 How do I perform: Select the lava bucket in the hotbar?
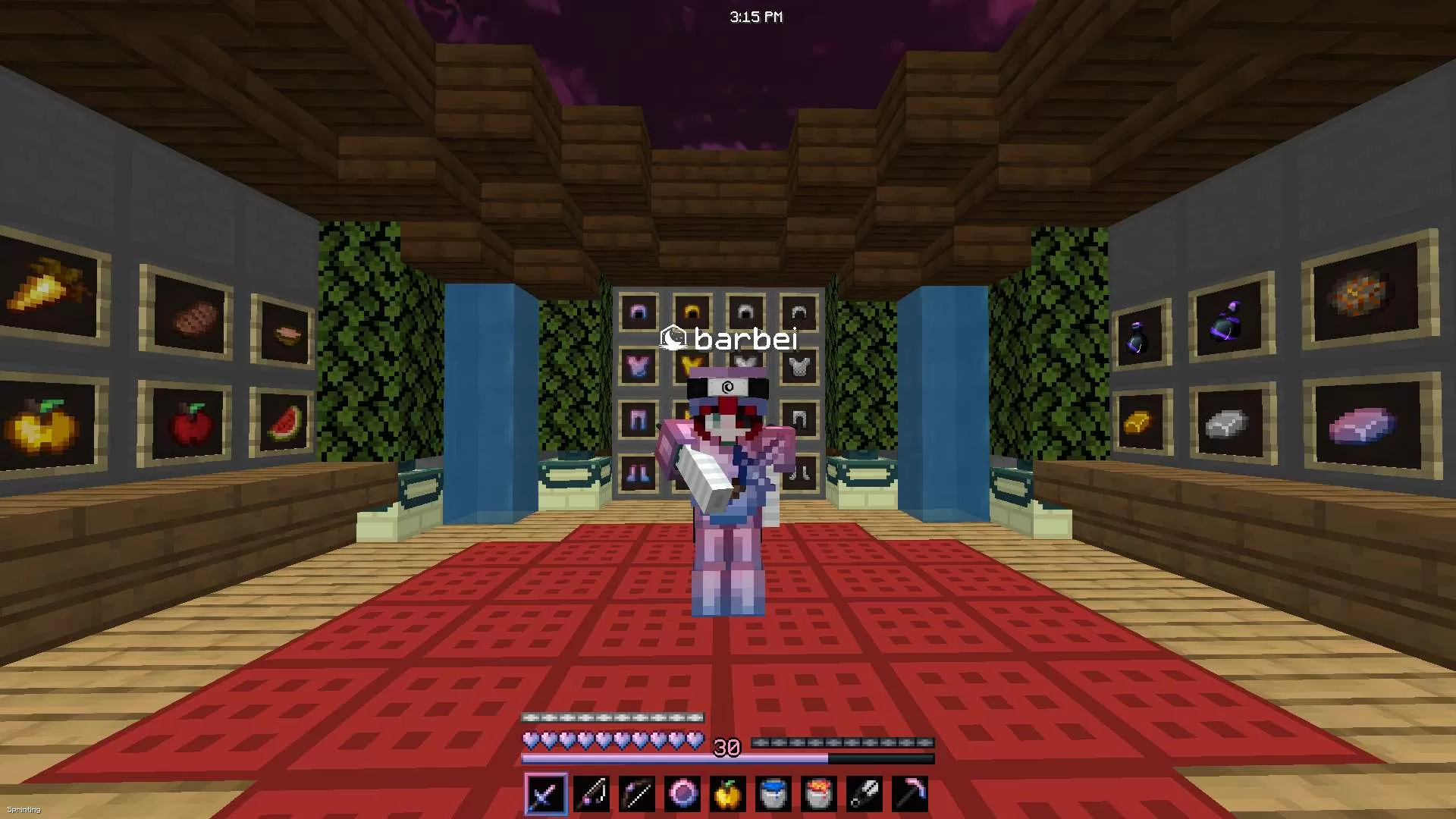click(818, 792)
